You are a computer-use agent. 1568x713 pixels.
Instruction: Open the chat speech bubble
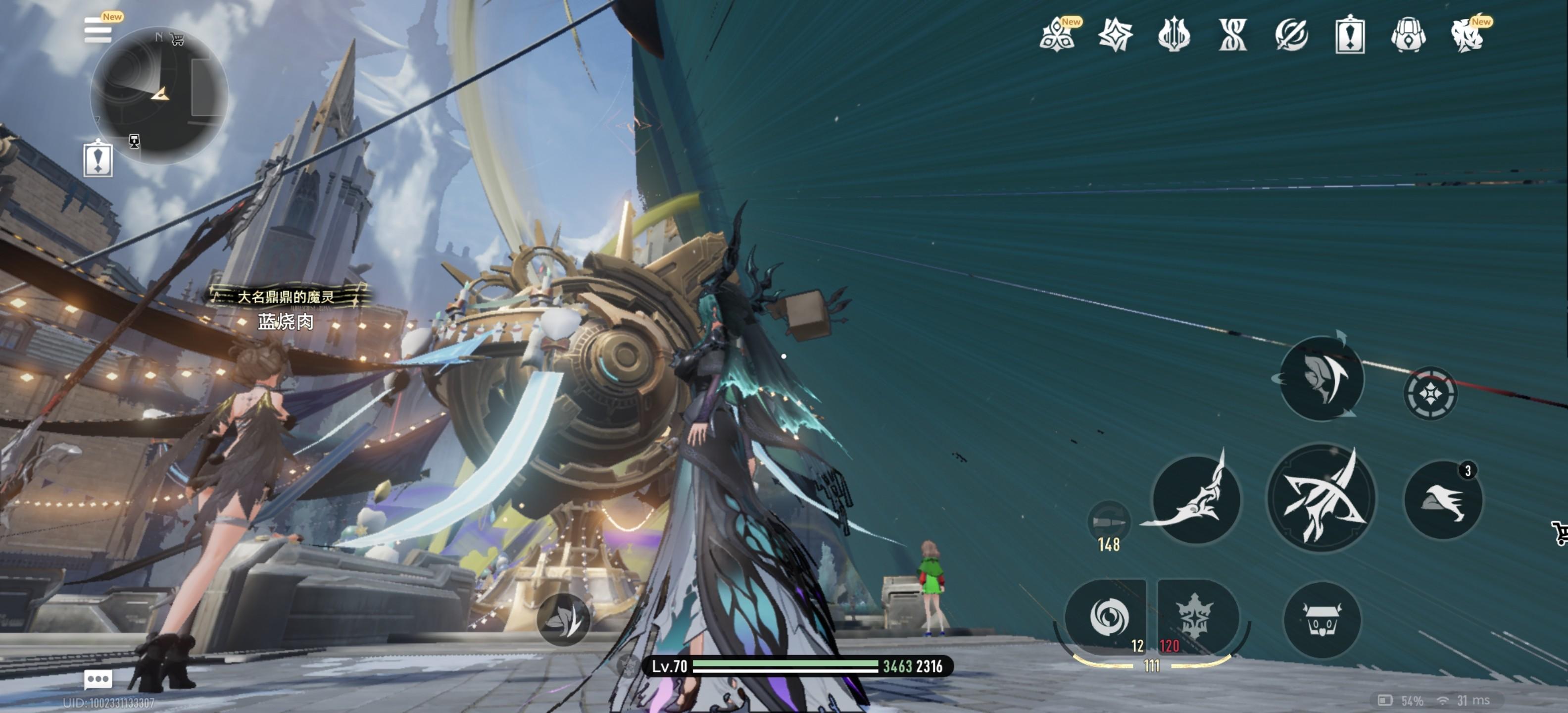click(x=98, y=678)
